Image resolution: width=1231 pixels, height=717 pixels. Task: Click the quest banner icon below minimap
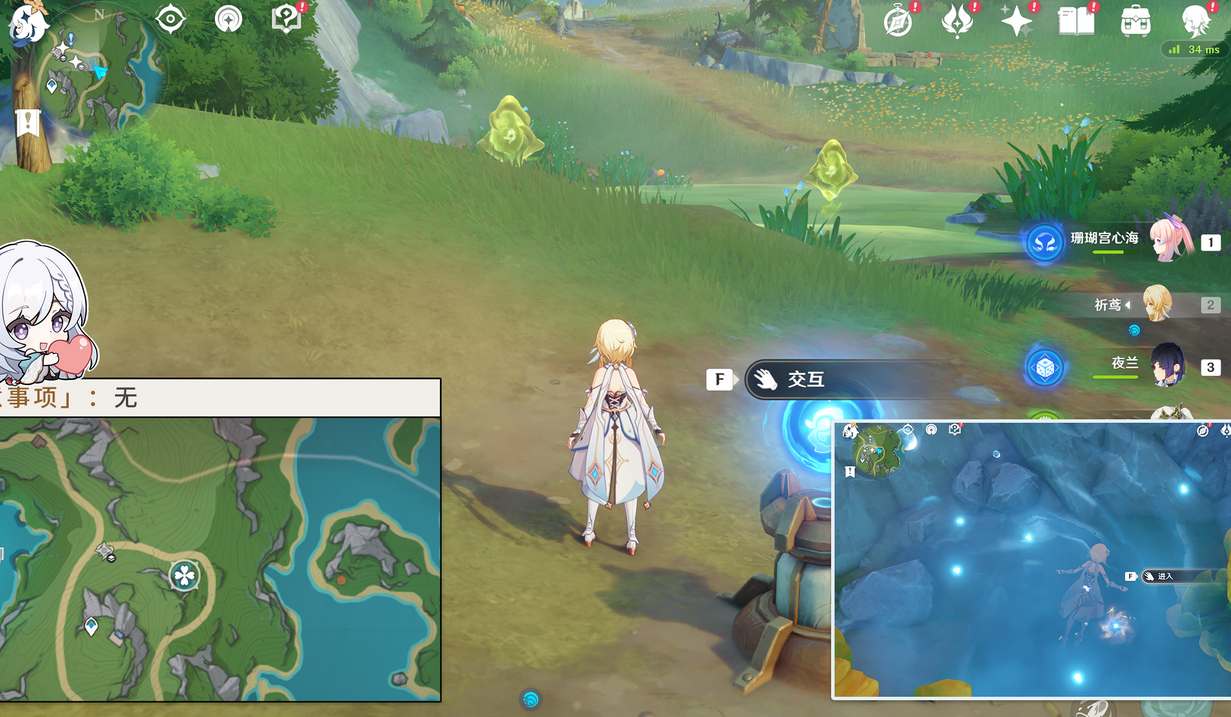(27, 123)
